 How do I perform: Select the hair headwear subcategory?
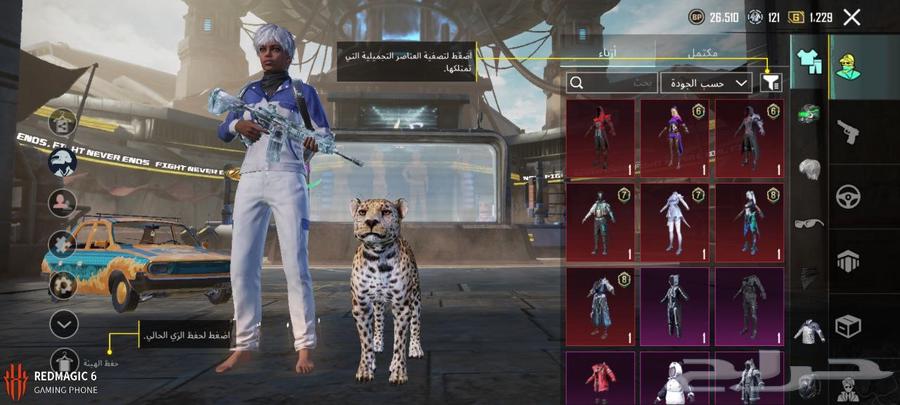pos(808,168)
